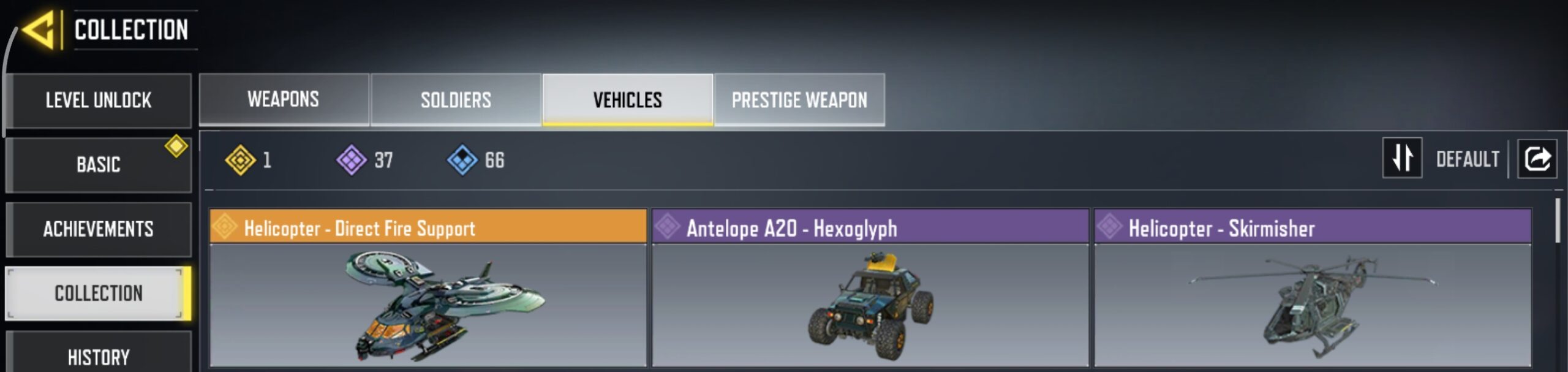Switch to the Prestige Weapon tab
Viewport: 1568px width, 372px height.
[x=799, y=99]
